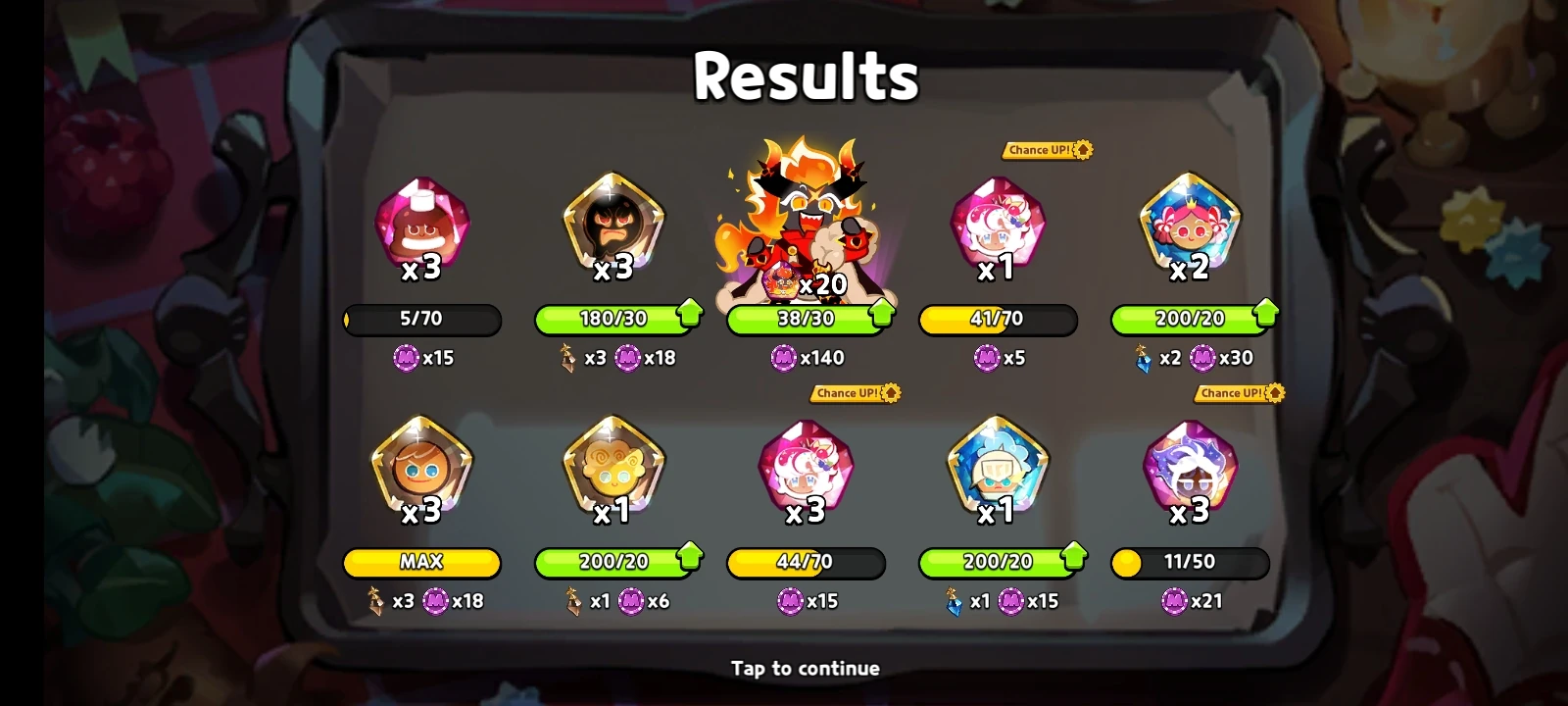The width and height of the screenshot is (1568, 706).
Task: Tap the 'Tap to continue' label
Action: click(x=806, y=668)
